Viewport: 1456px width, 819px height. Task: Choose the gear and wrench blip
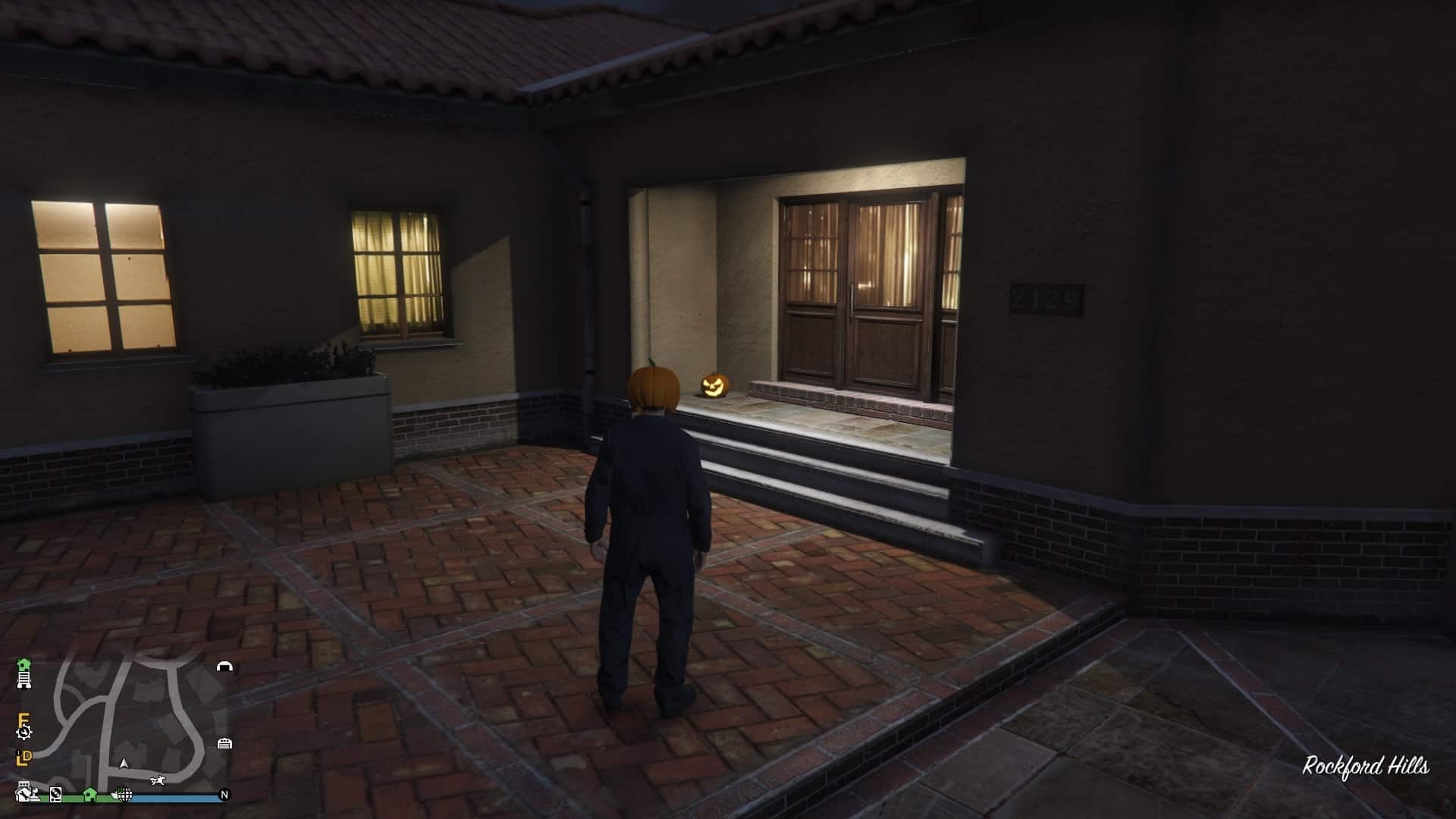(24, 733)
